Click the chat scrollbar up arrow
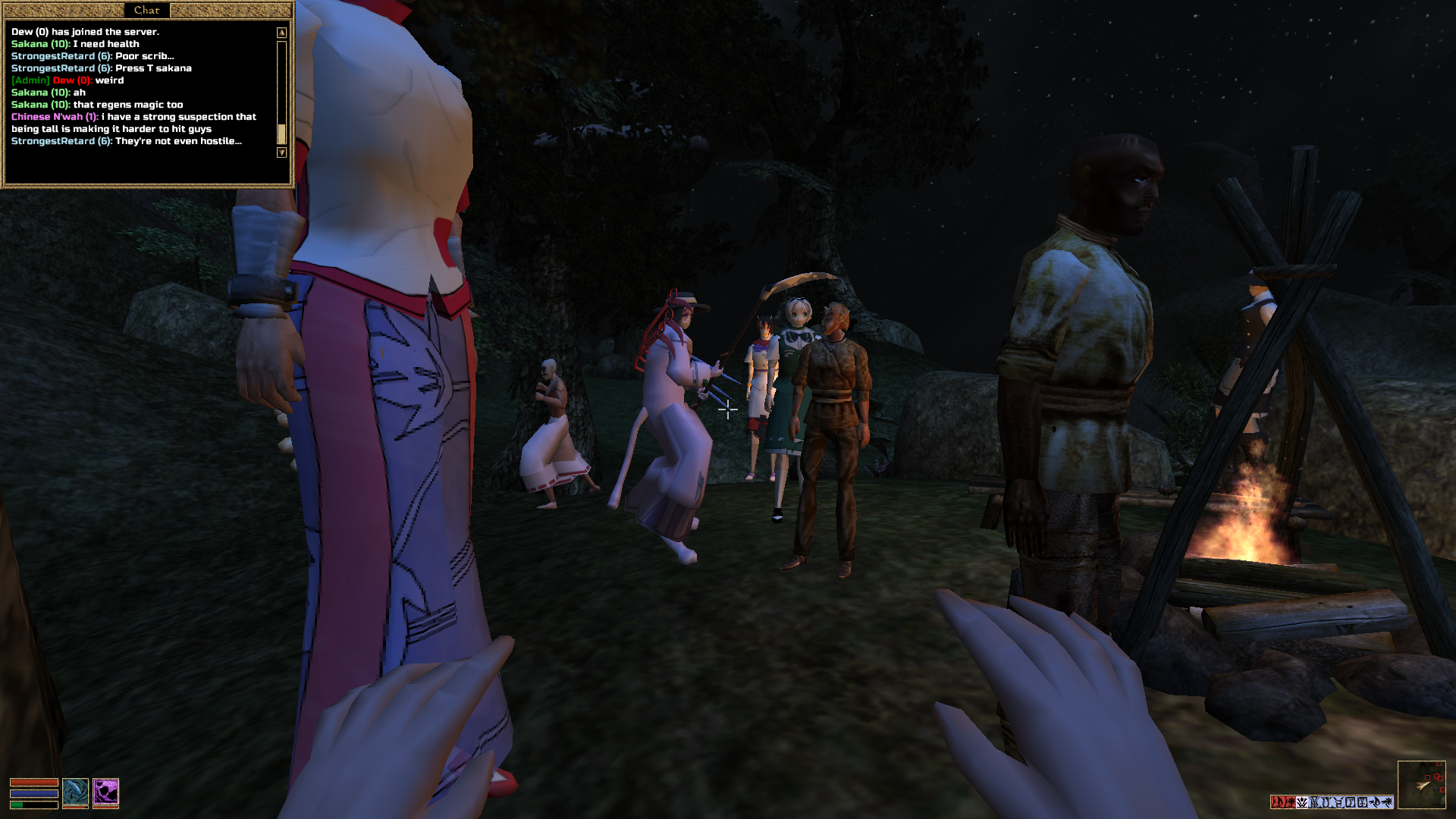 (281, 33)
